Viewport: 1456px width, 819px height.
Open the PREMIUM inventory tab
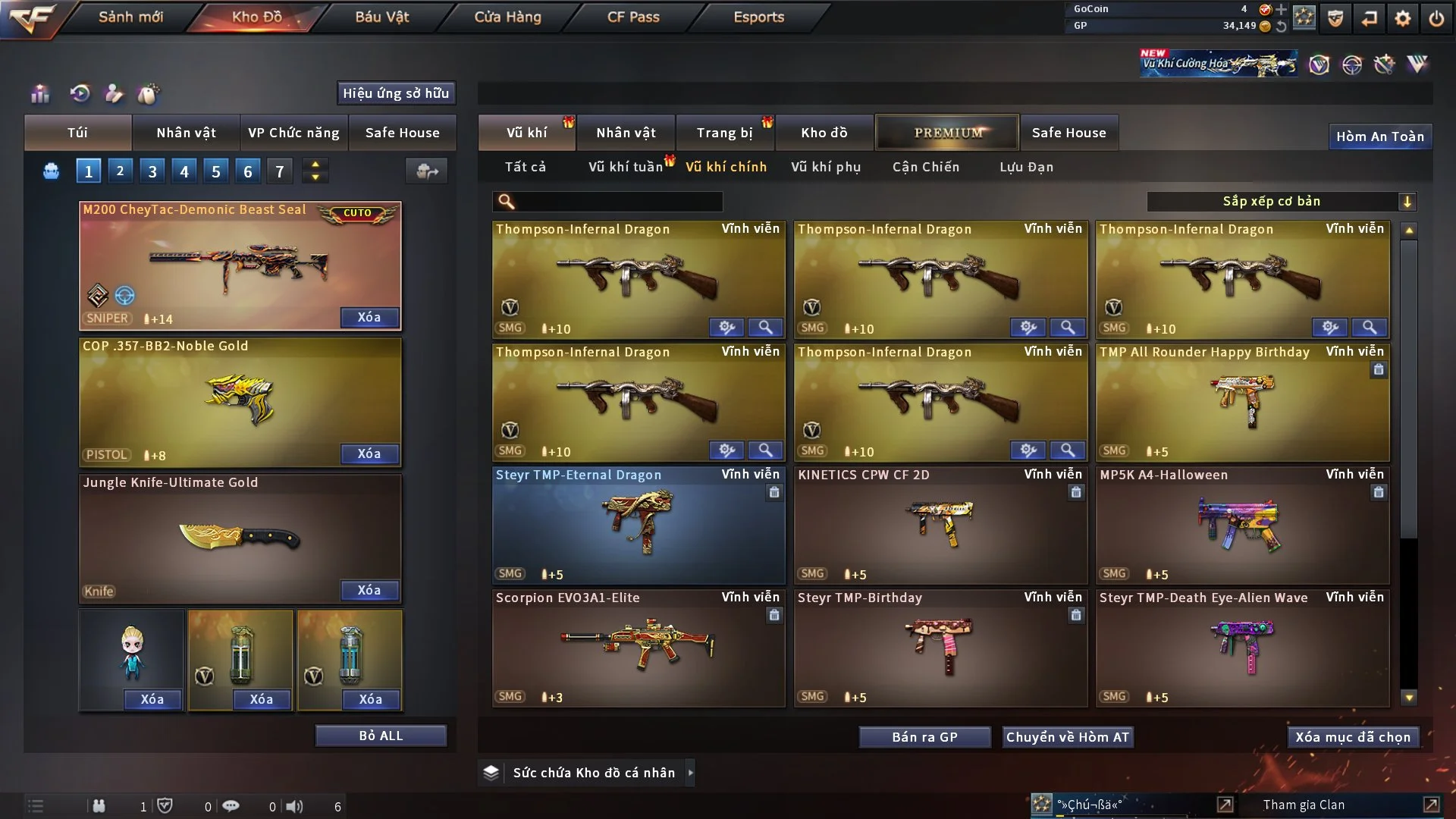(947, 133)
